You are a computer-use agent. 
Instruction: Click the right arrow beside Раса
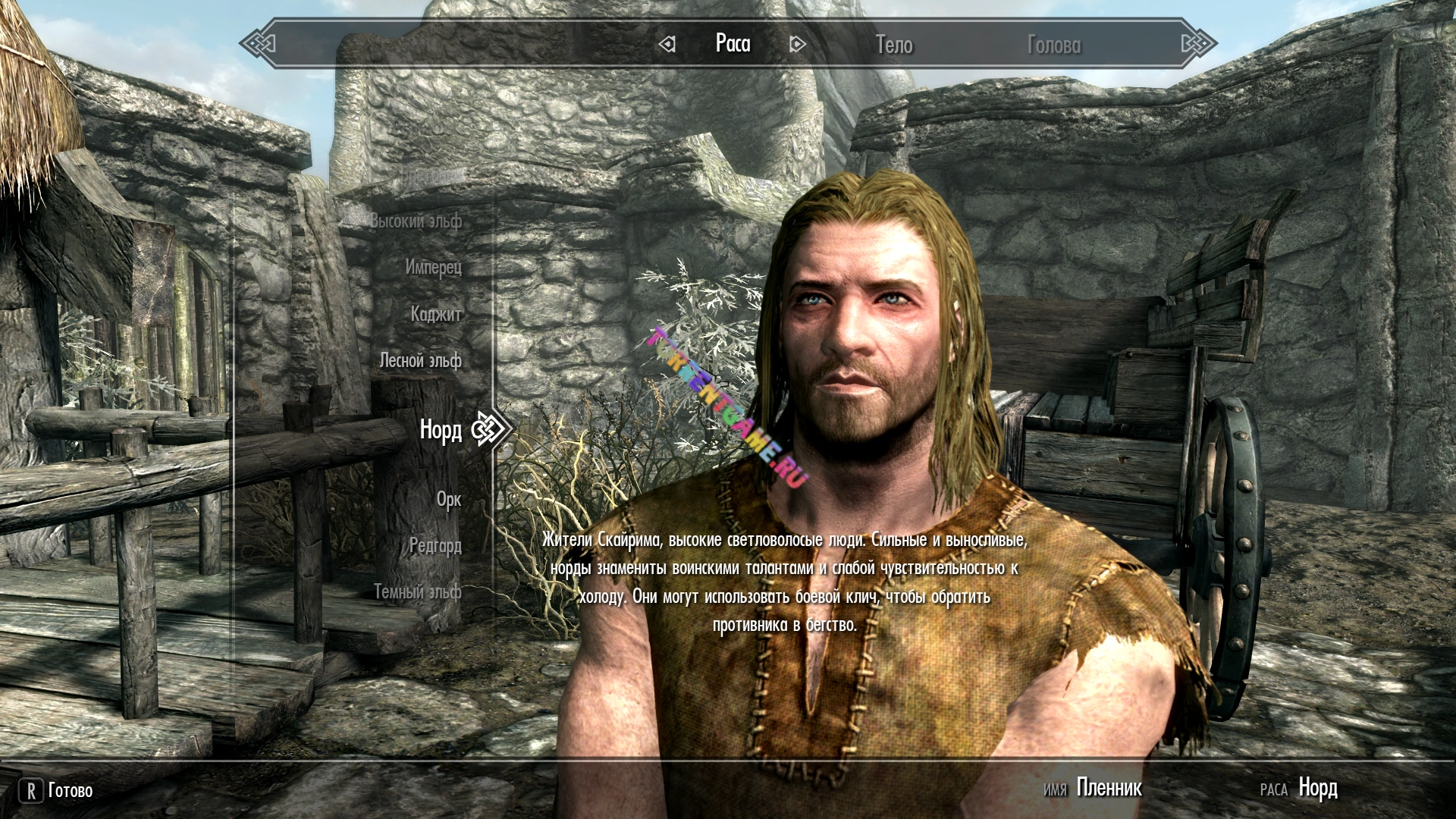[797, 45]
